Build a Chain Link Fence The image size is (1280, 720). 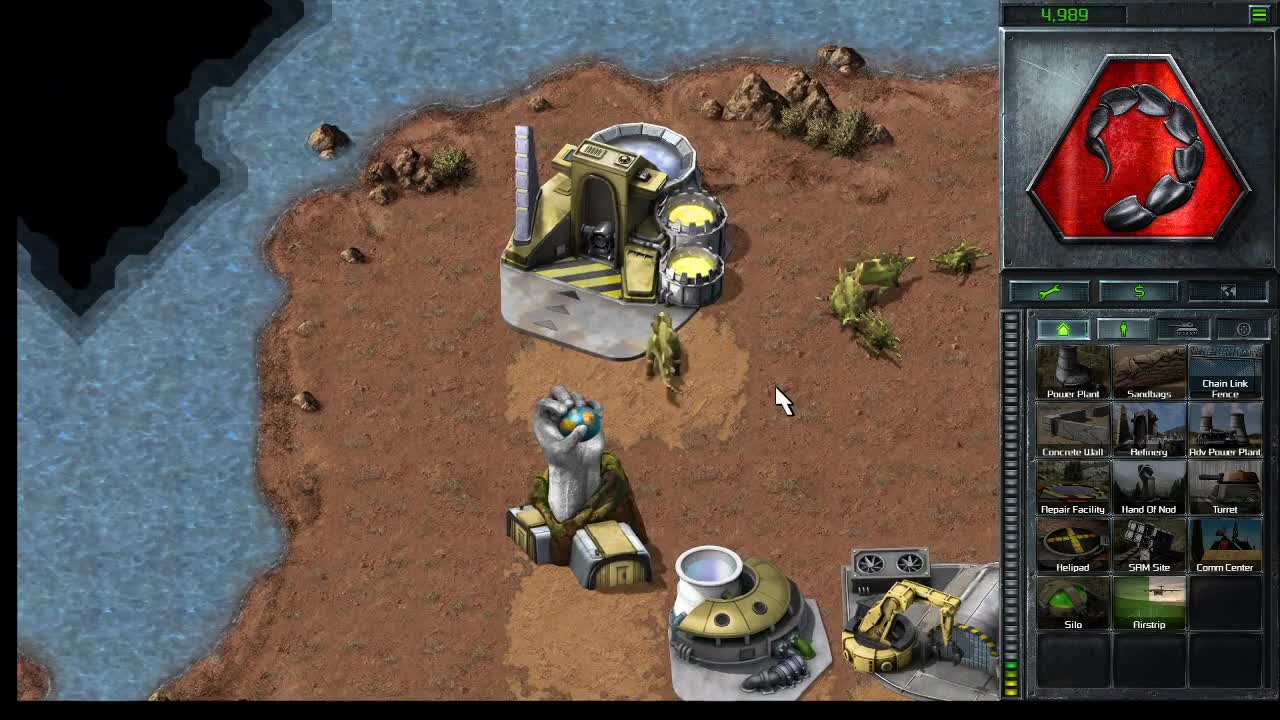1225,370
